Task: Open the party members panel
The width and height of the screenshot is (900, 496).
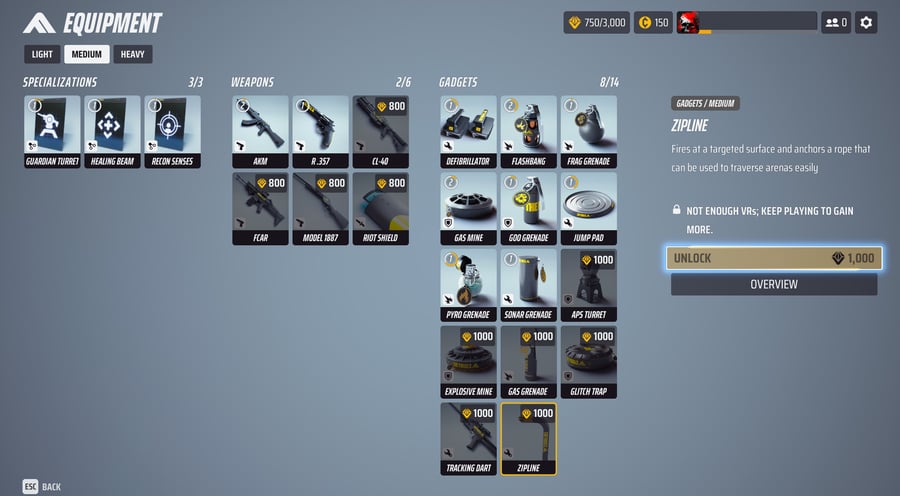Action: pyautogui.click(x=835, y=22)
